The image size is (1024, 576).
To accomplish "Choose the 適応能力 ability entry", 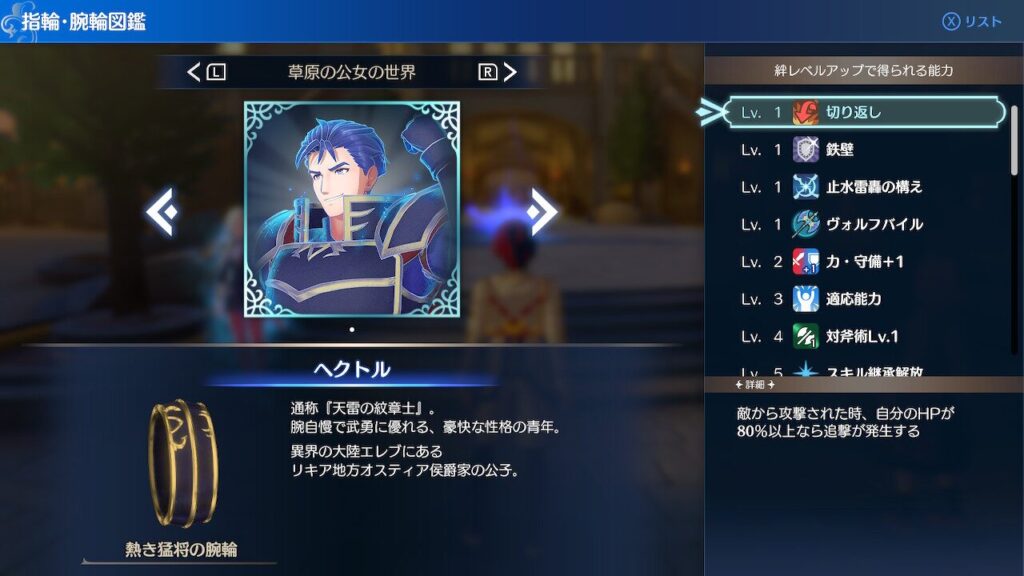I will pyautogui.click(x=865, y=299).
